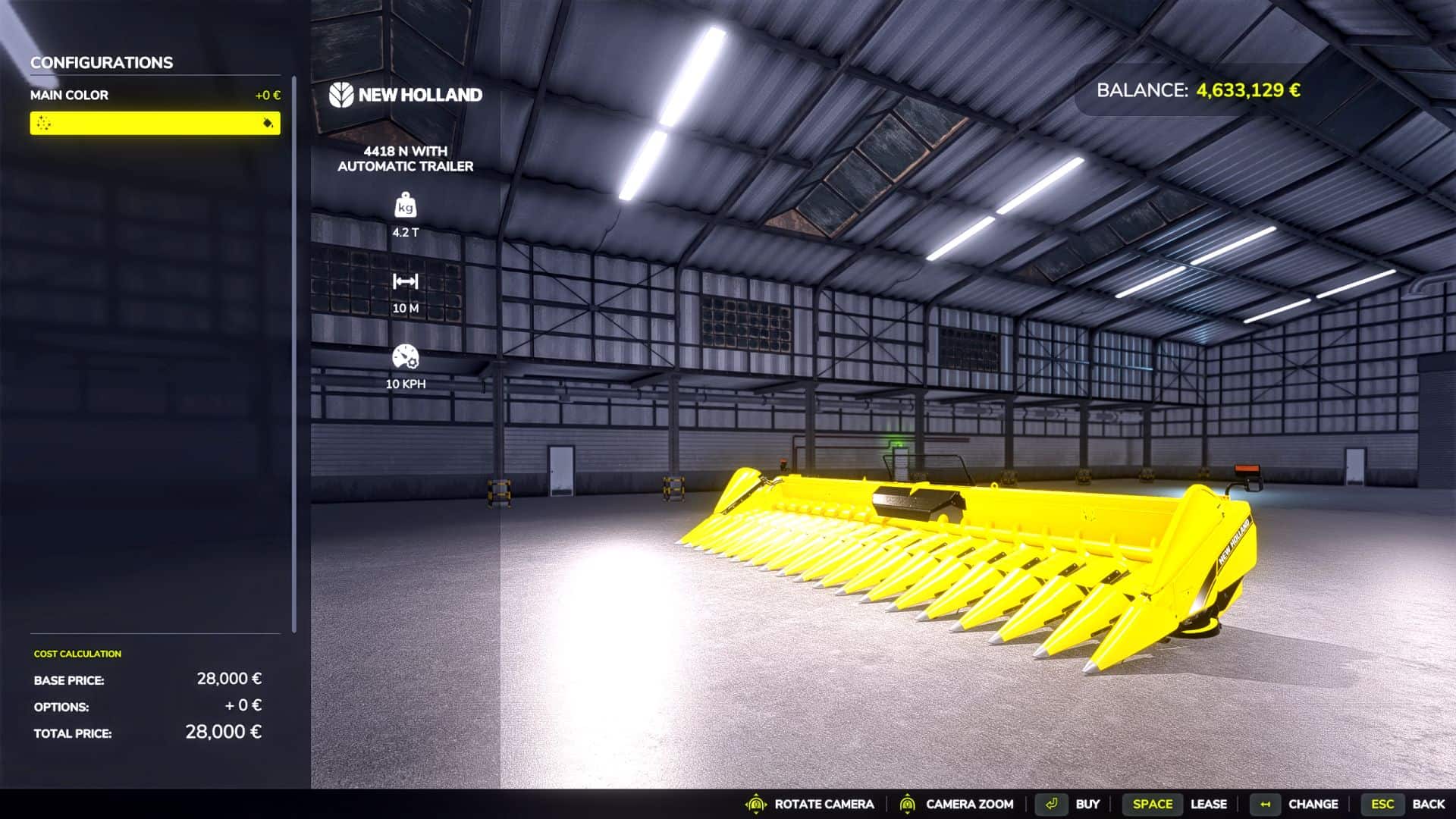Select the yellow Main Color swatch
Screen dimensions: 1456x819
[x=155, y=123]
